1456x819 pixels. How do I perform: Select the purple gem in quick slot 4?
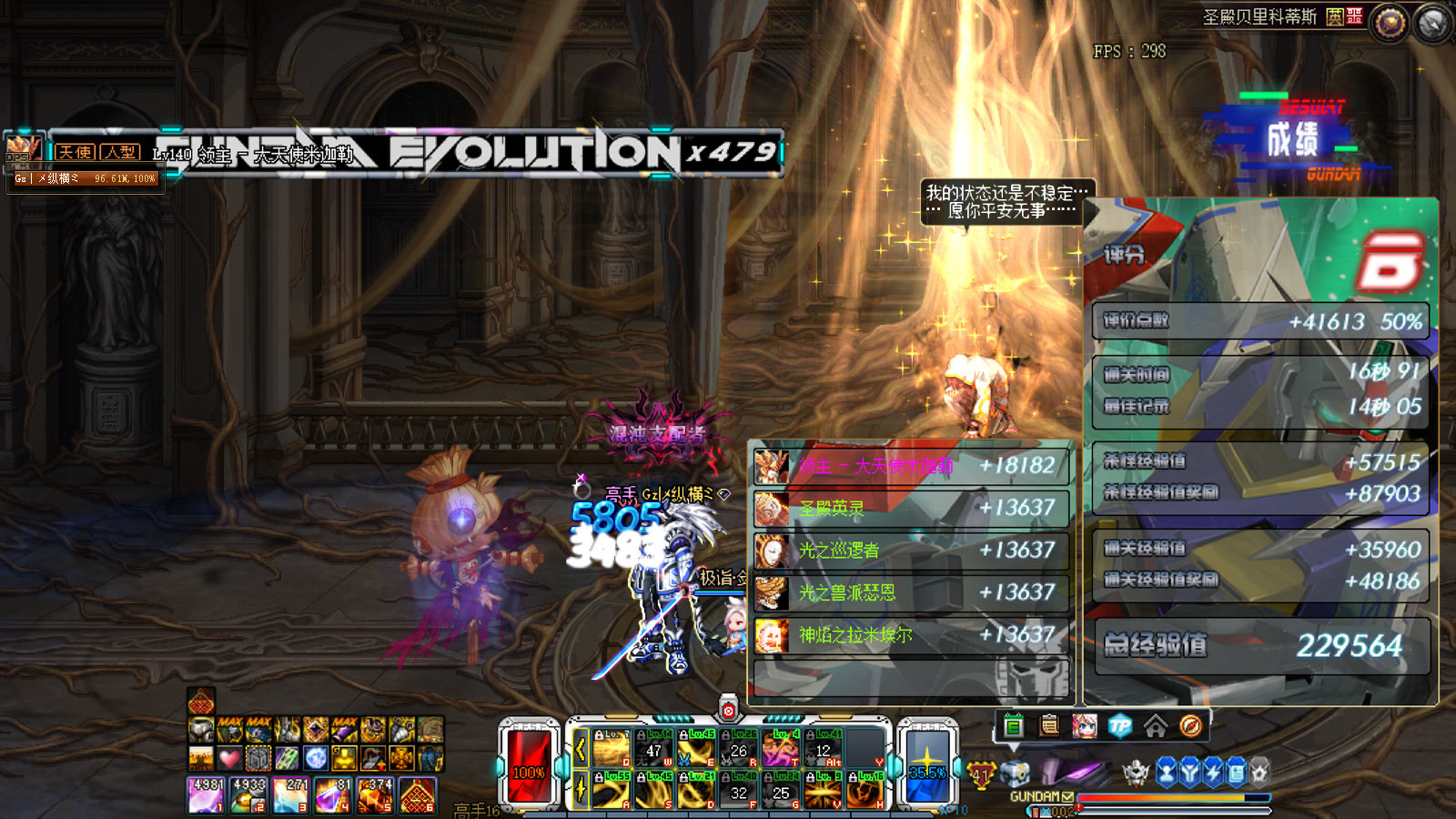[332, 795]
